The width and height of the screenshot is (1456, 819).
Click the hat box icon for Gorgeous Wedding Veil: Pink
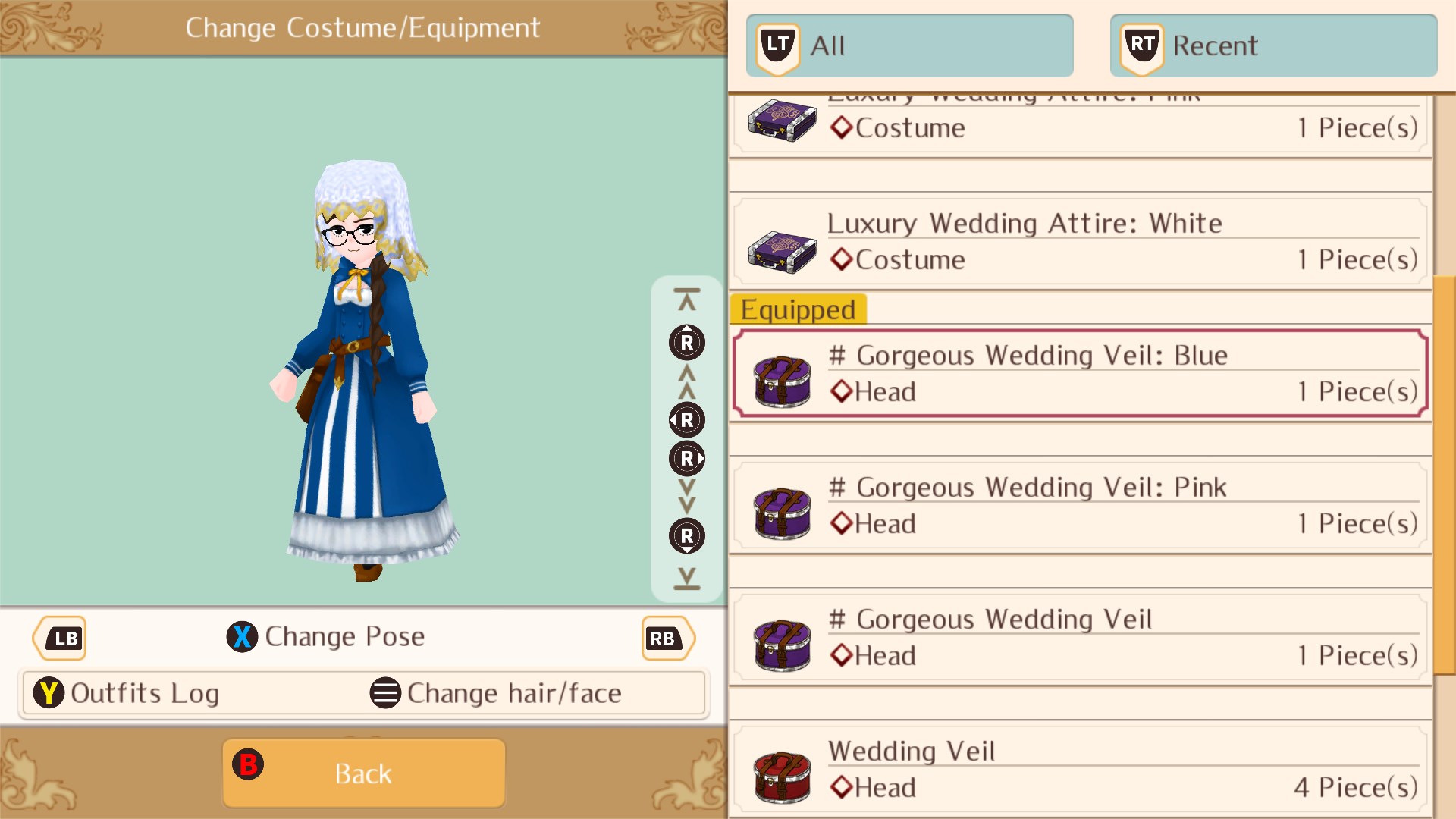tap(782, 507)
